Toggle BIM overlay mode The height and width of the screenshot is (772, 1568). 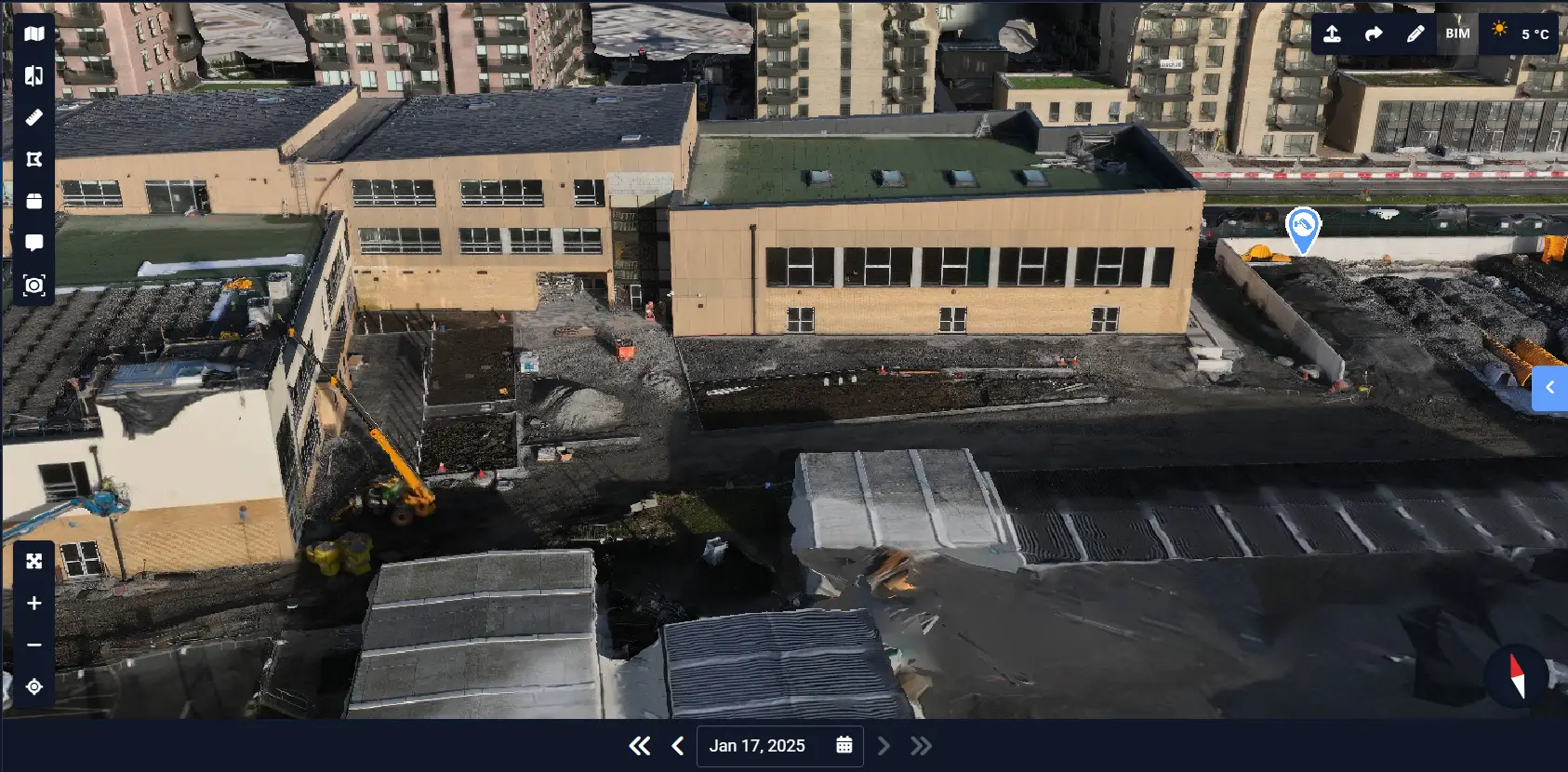(x=1456, y=33)
